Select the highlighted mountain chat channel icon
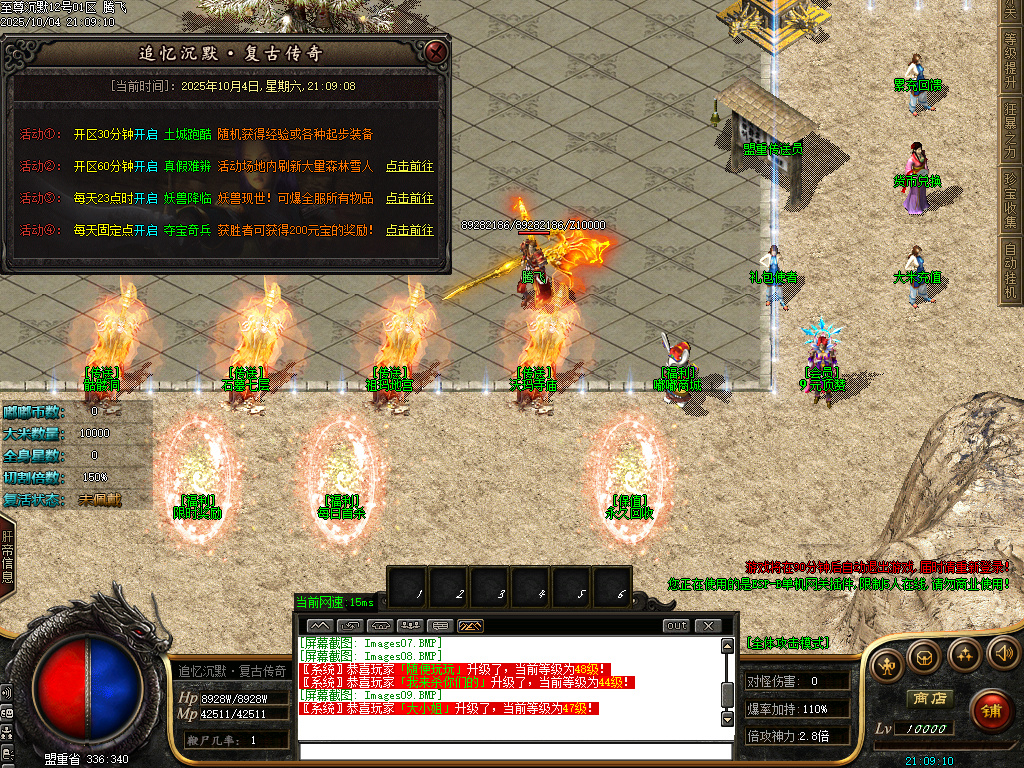 (470, 626)
